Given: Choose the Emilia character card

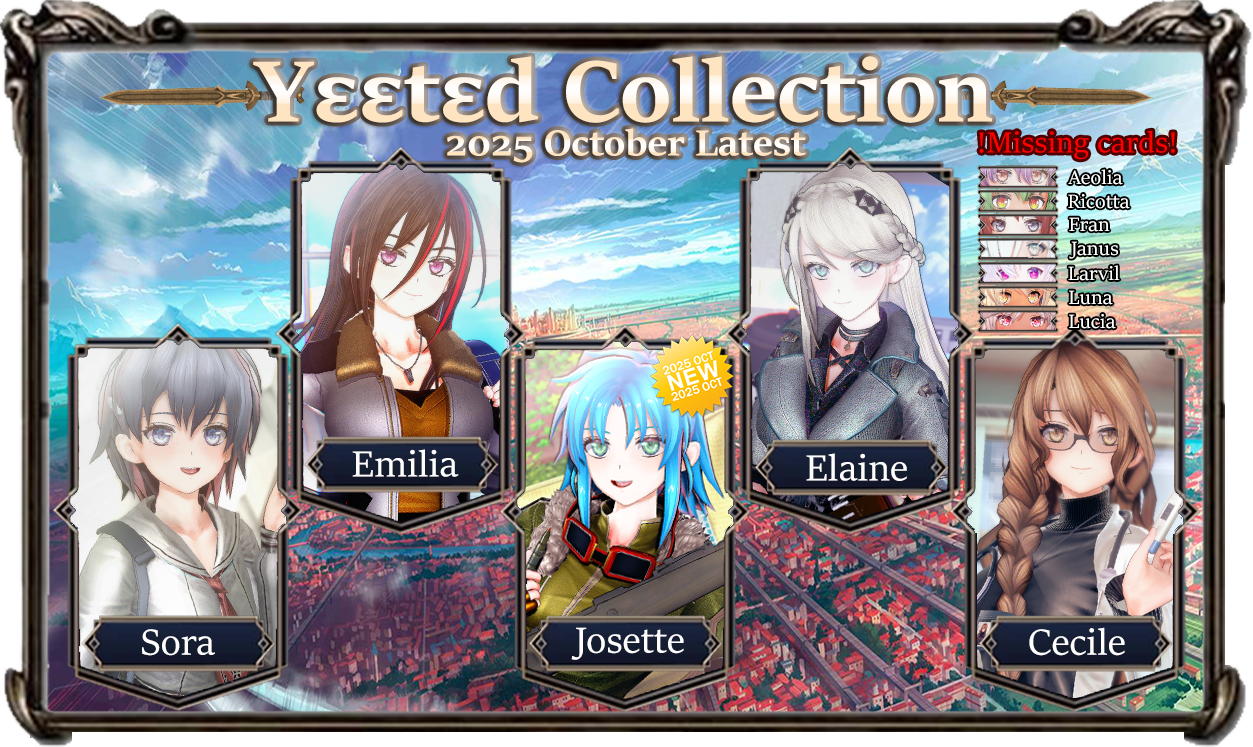Looking at the screenshot, I should pos(404,340).
